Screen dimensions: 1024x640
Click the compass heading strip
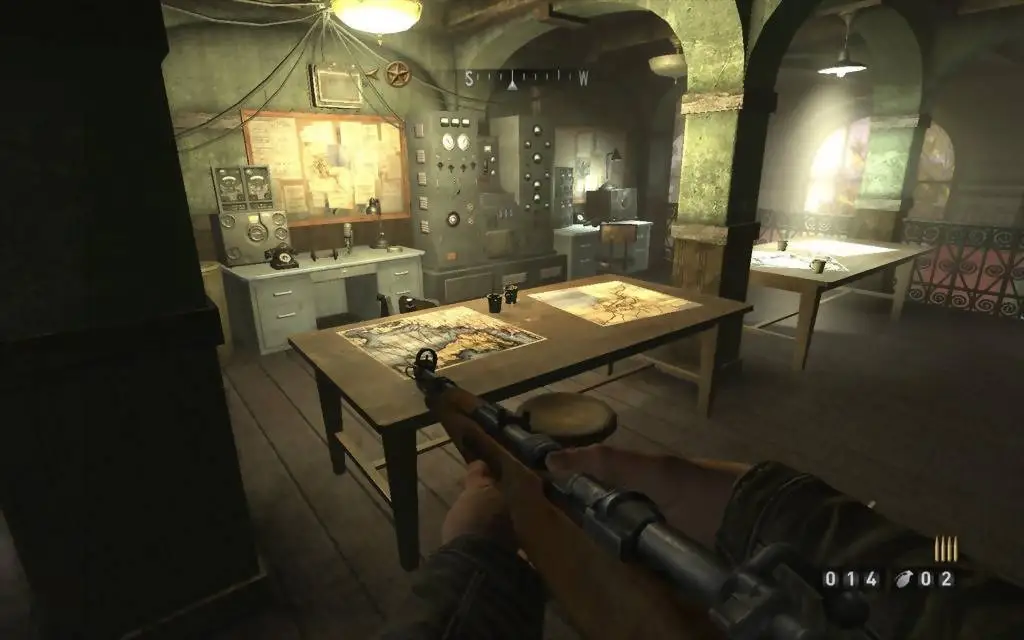[526, 76]
